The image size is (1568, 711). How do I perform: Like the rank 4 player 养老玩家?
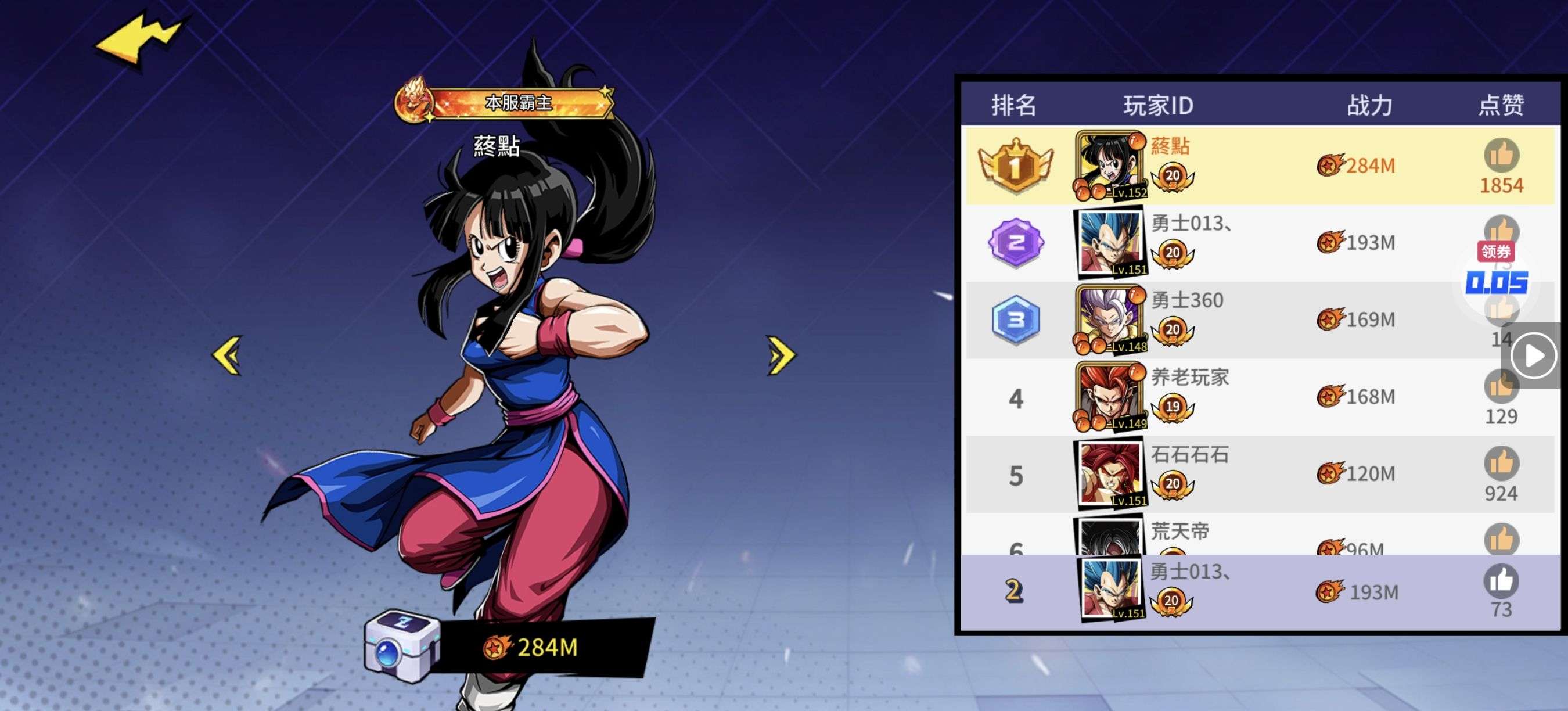click(1501, 387)
